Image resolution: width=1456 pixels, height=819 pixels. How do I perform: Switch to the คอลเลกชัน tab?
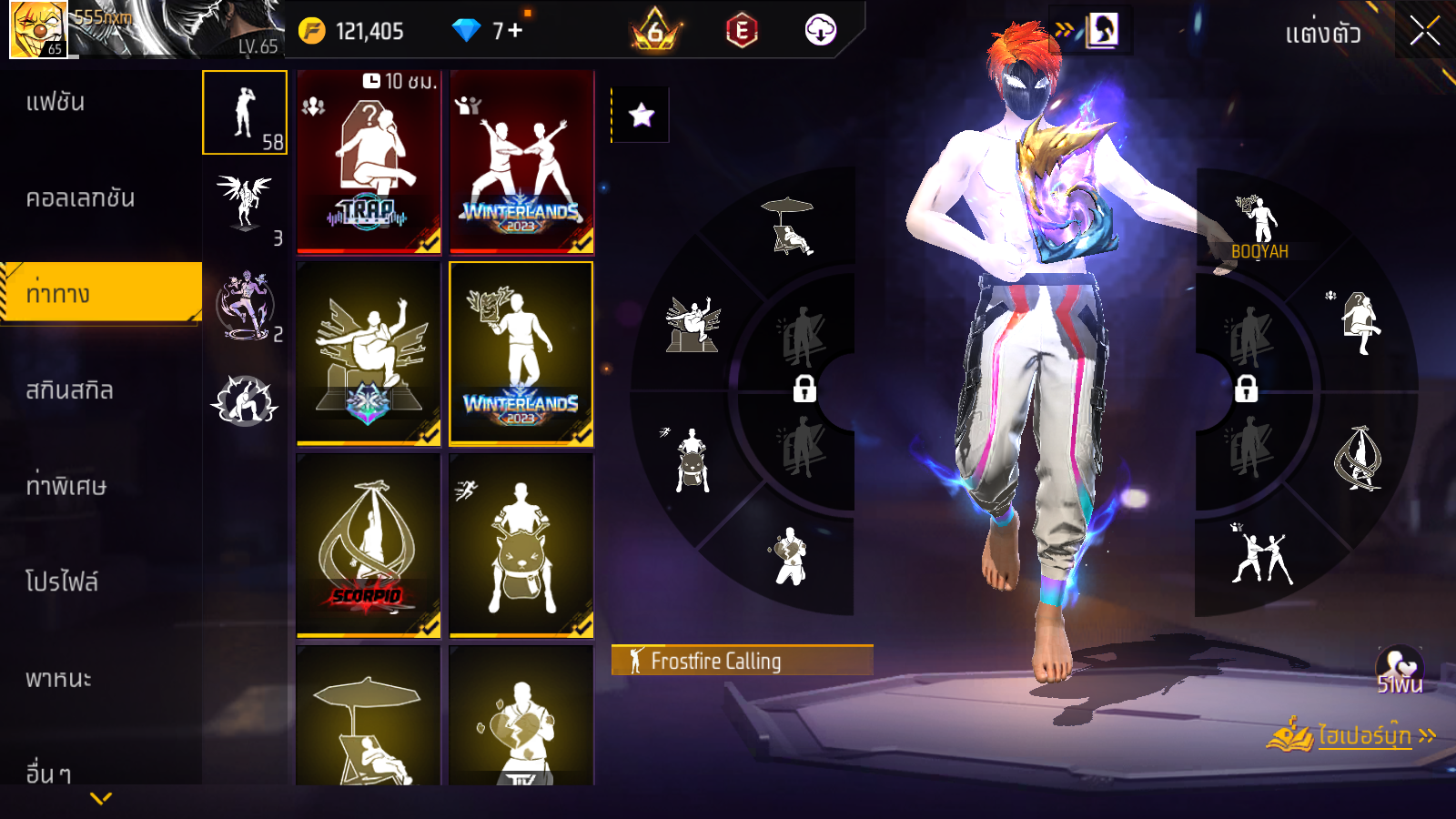click(80, 198)
